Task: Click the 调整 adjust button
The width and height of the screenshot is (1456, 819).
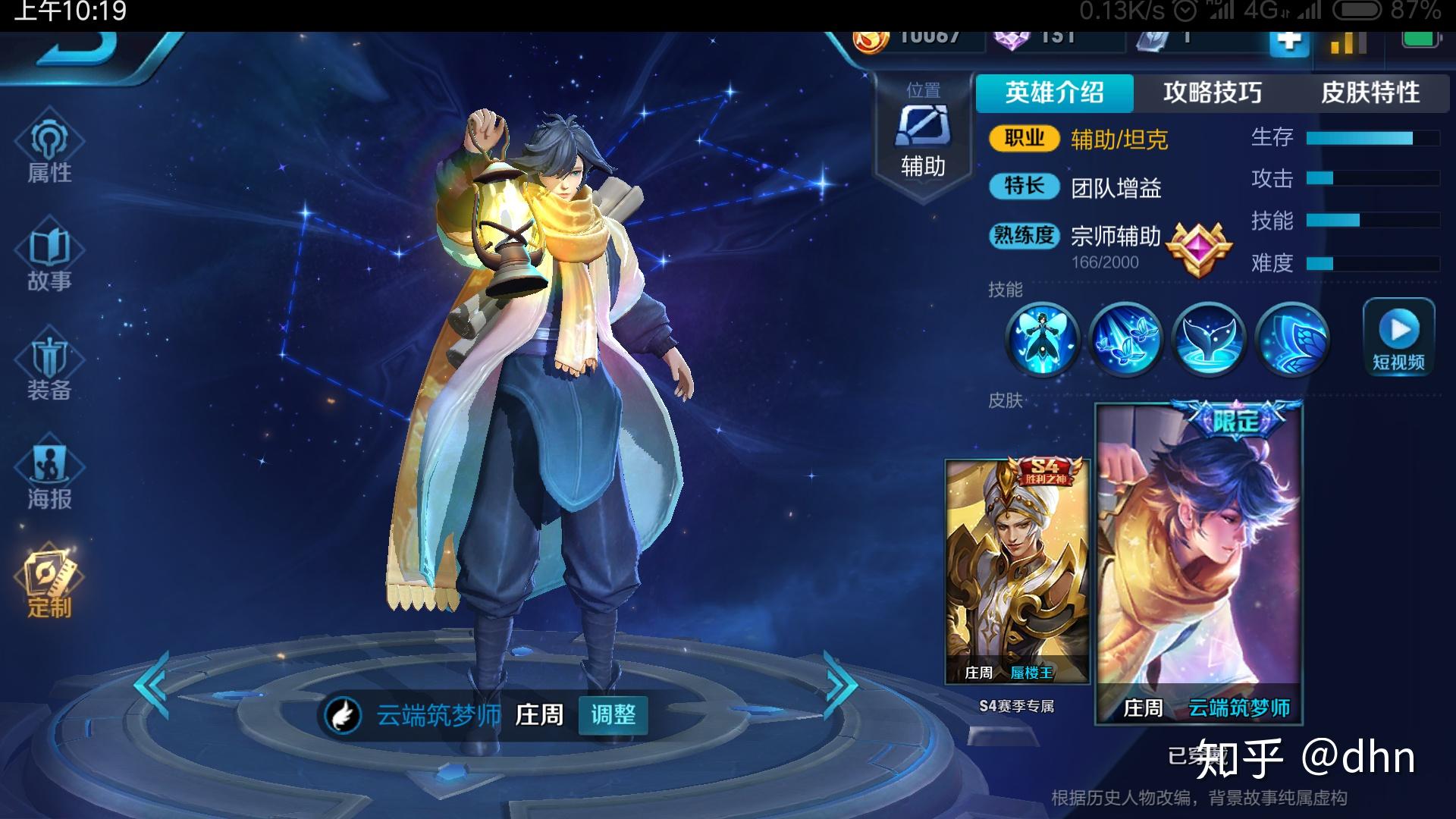Action: tap(613, 714)
